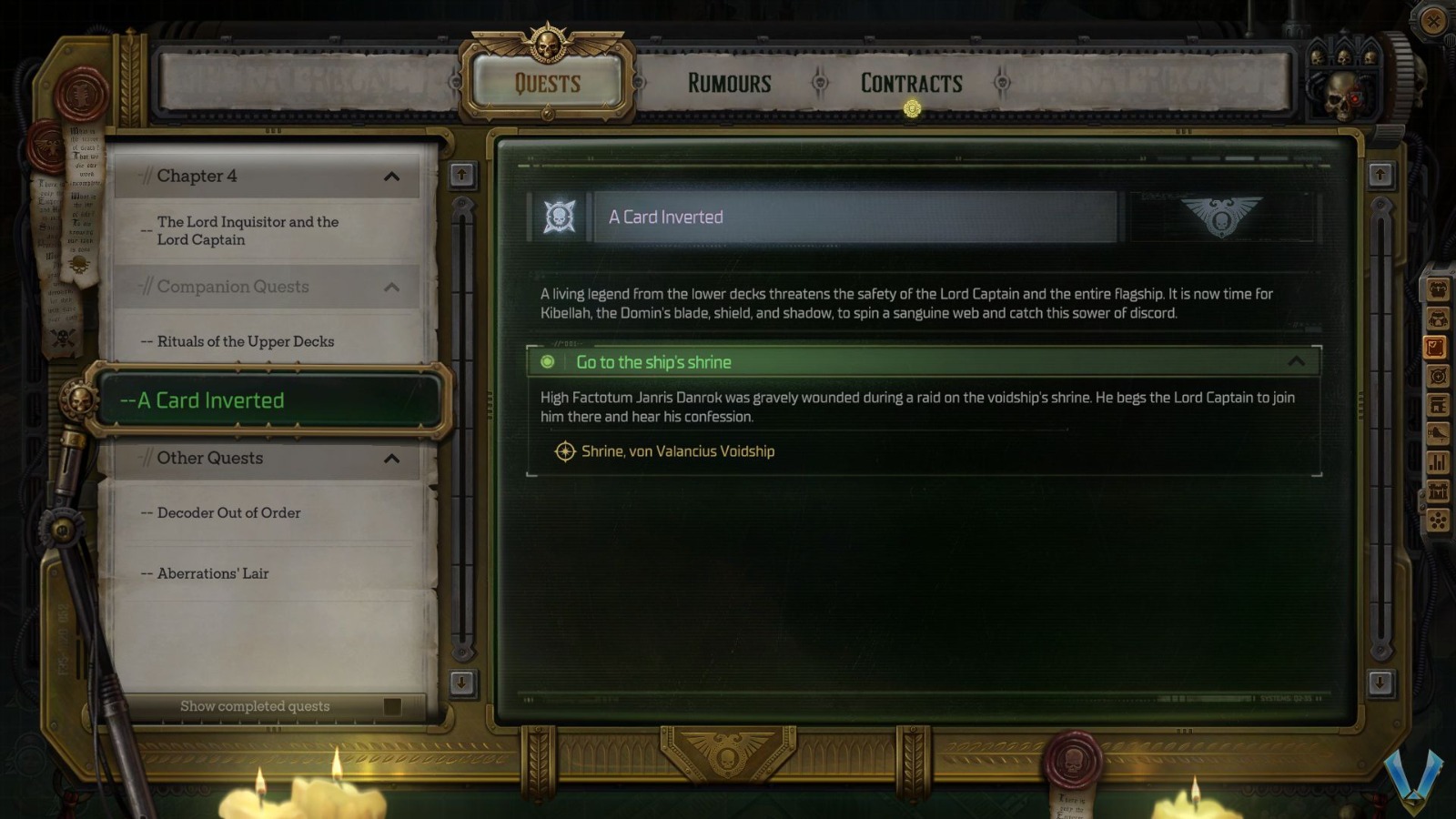The height and width of the screenshot is (819, 1456).
Task: Switch to the Contracts tab
Action: [x=909, y=84]
